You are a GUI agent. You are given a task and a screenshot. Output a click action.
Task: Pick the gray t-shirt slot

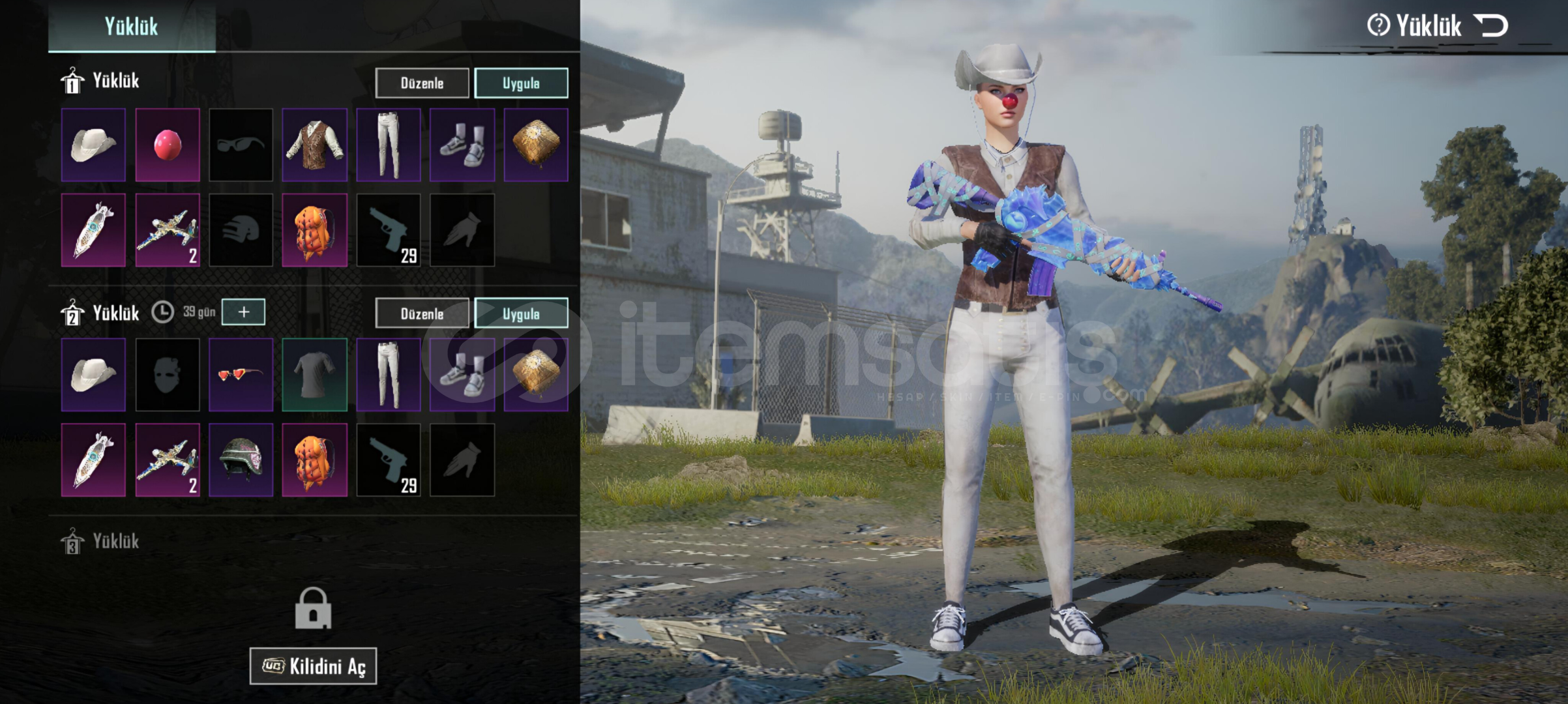coord(315,375)
